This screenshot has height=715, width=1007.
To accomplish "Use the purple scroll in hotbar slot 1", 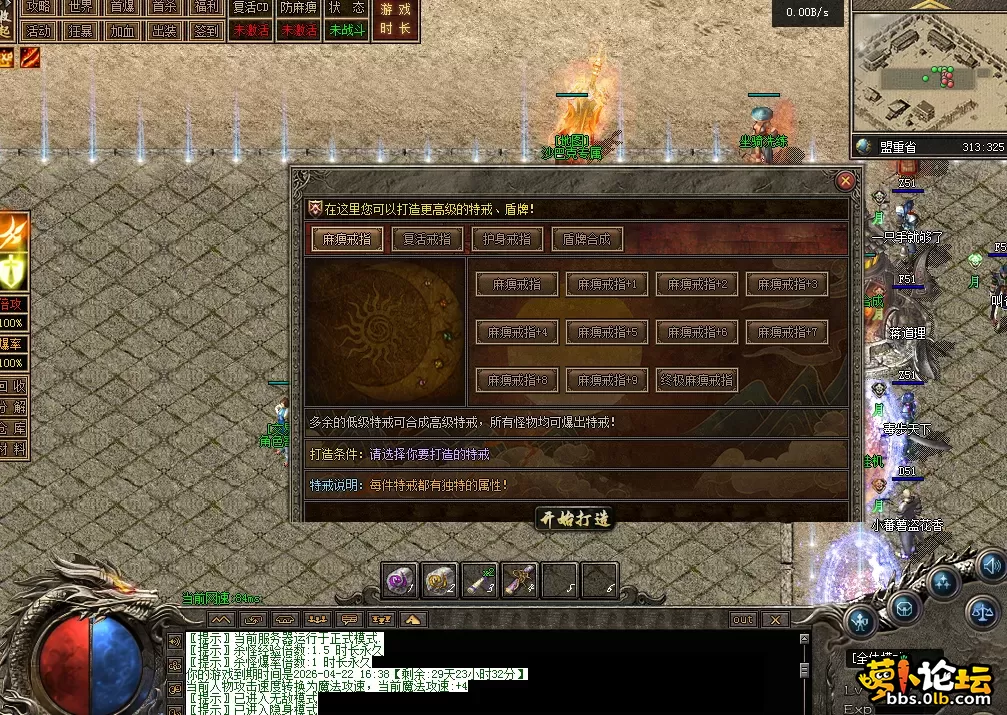I will pyautogui.click(x=401, y=580).
